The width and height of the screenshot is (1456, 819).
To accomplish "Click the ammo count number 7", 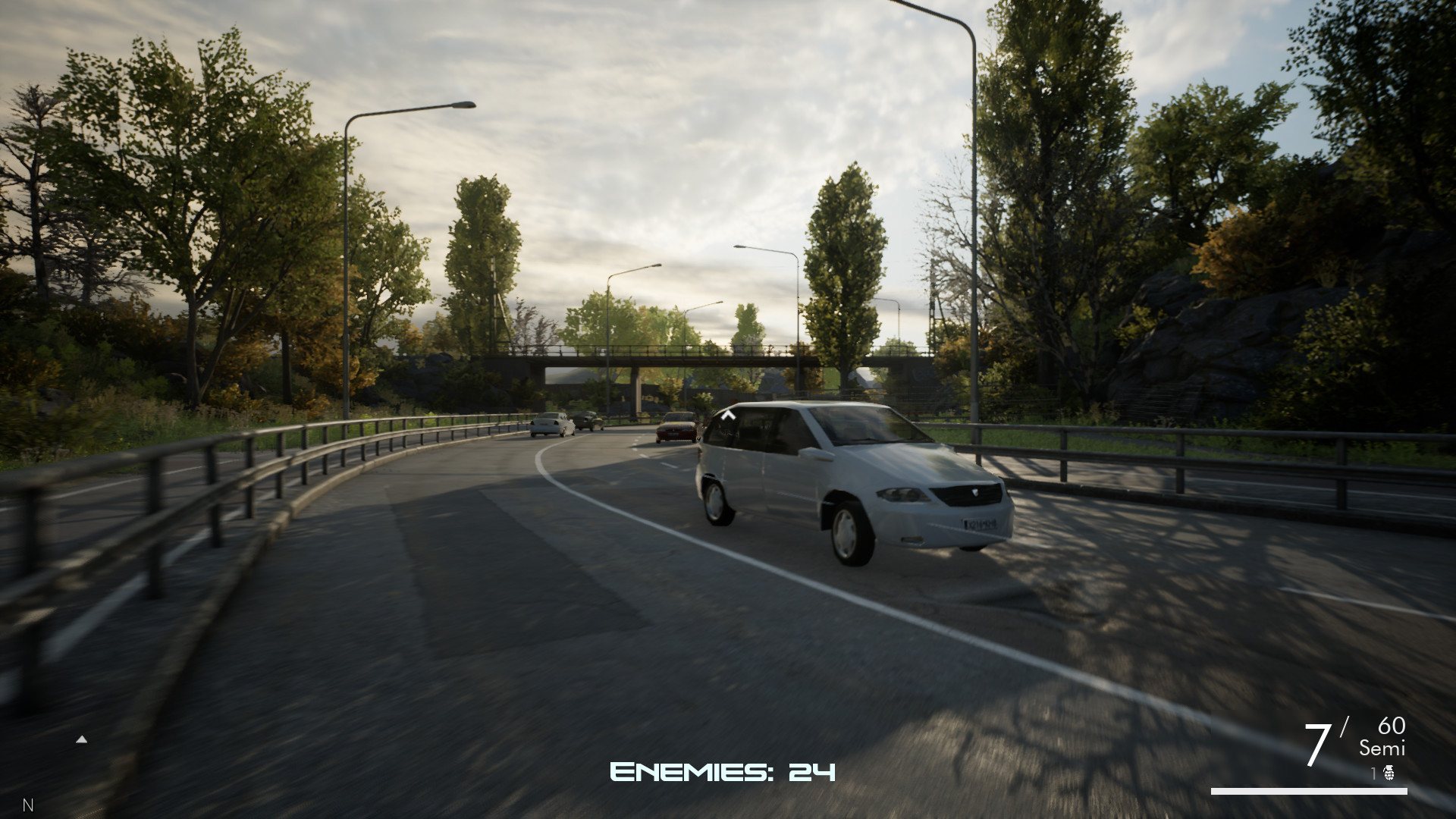I will pyautogui.click(x=1318, y=743).
